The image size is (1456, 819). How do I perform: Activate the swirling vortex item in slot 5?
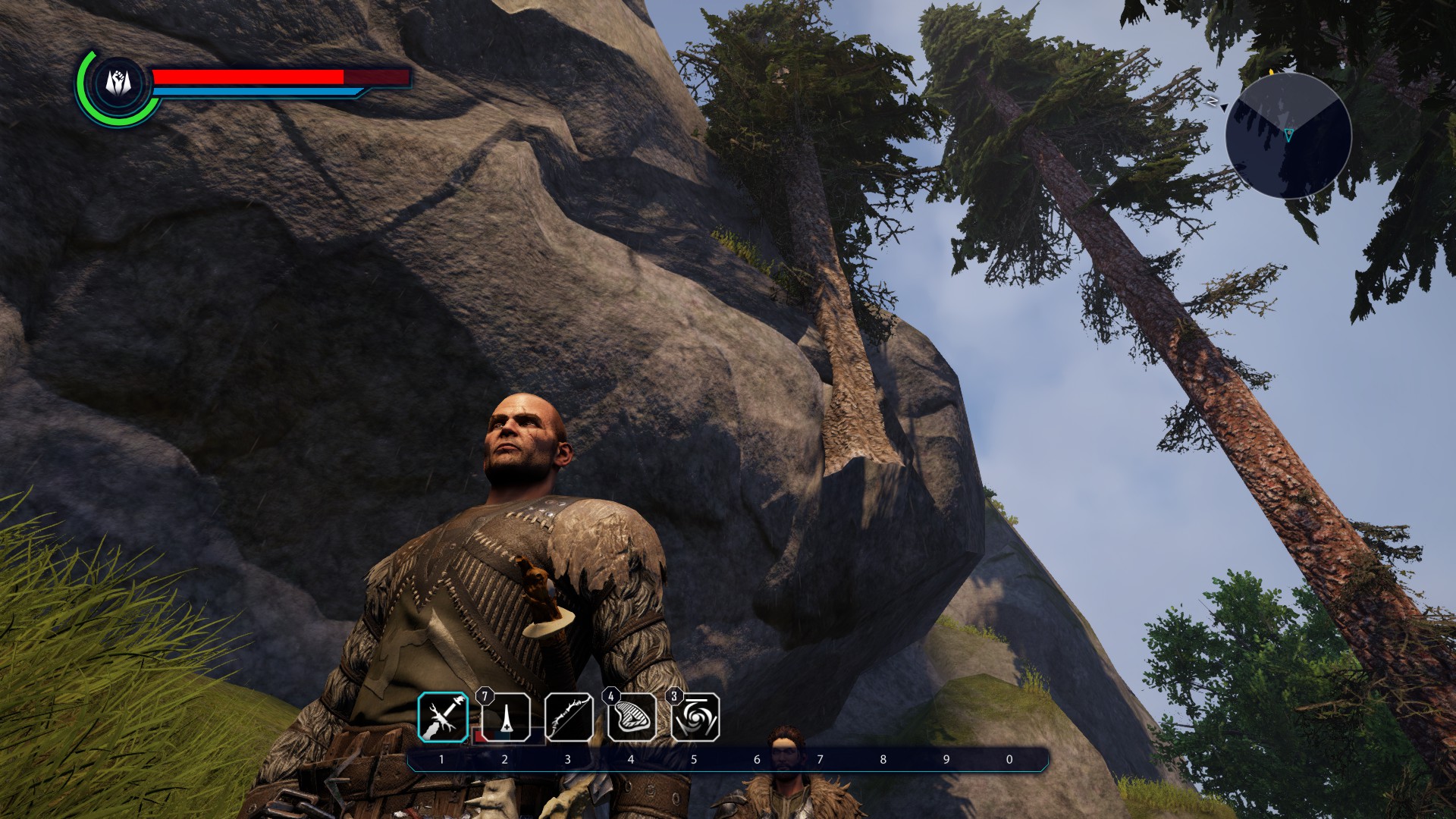pyautogui.click(x=695, y=717)
